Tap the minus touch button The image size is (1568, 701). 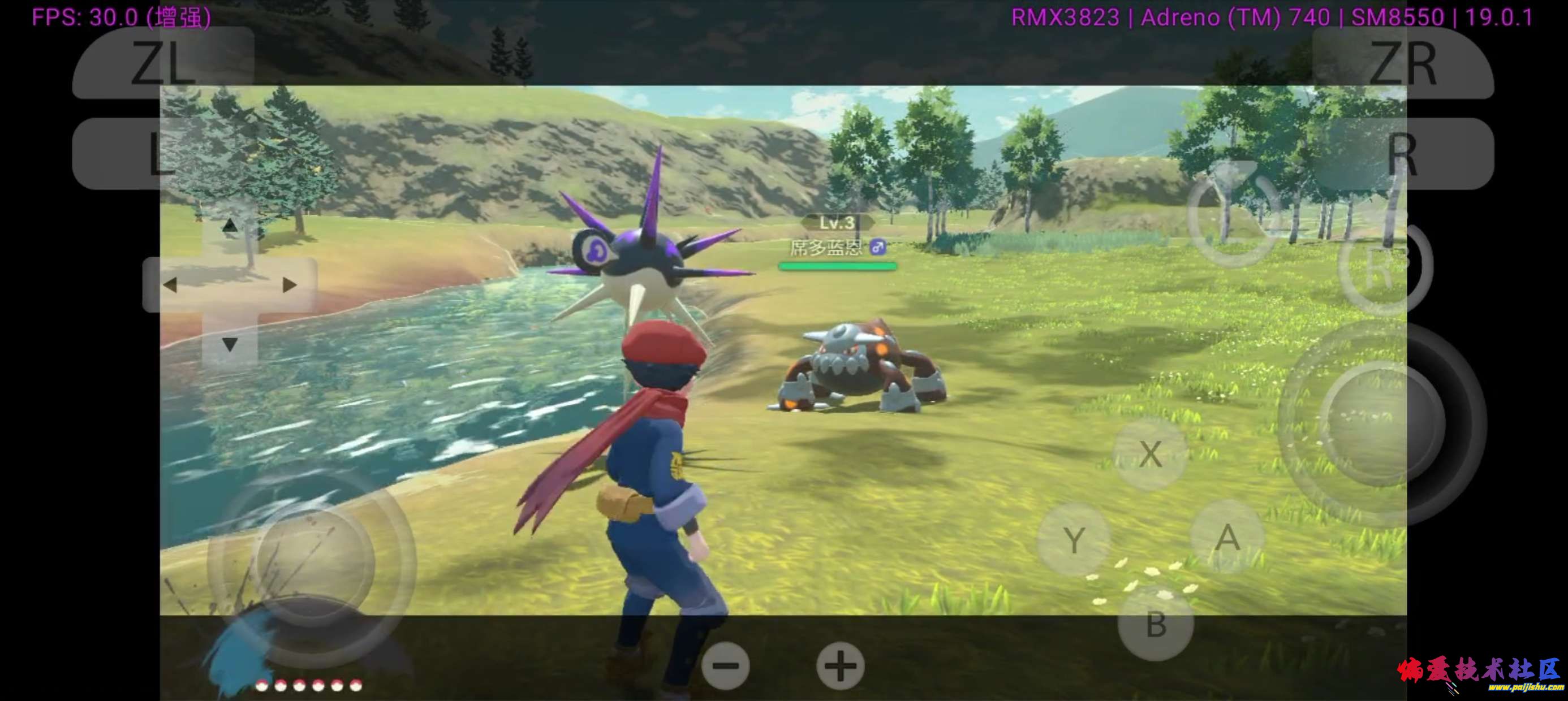725,666
